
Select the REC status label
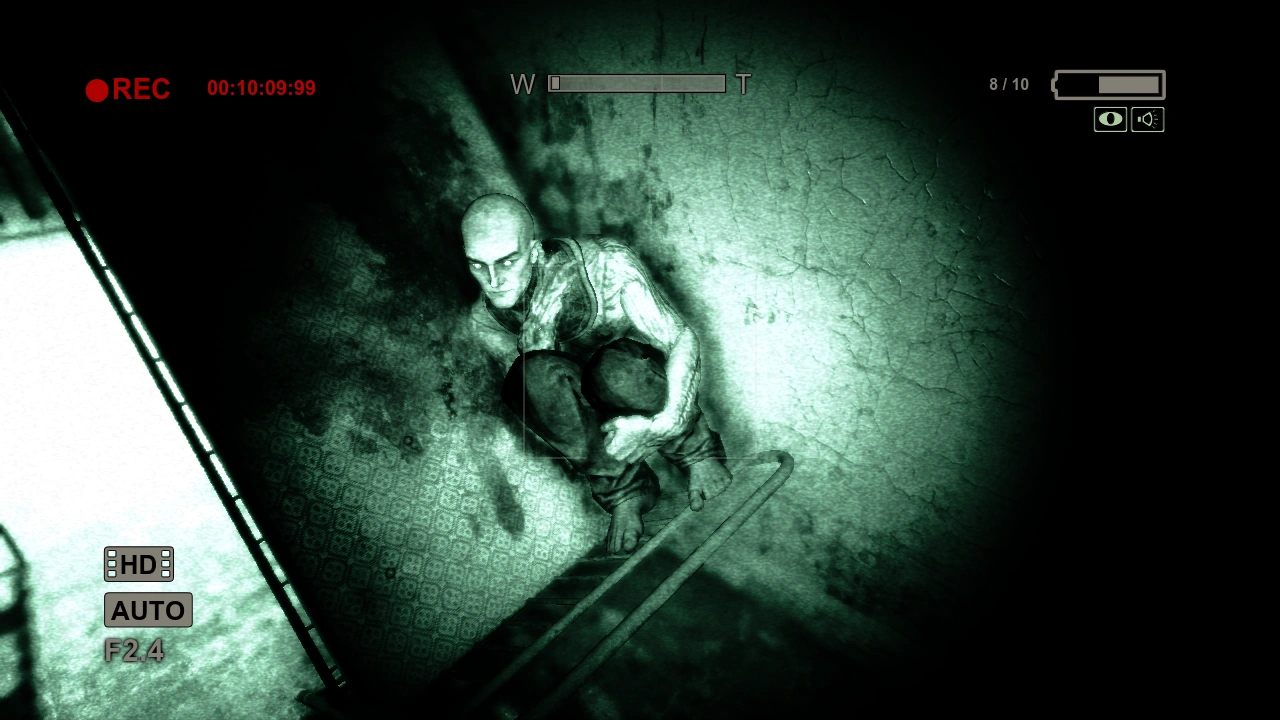tap(143, 90)
